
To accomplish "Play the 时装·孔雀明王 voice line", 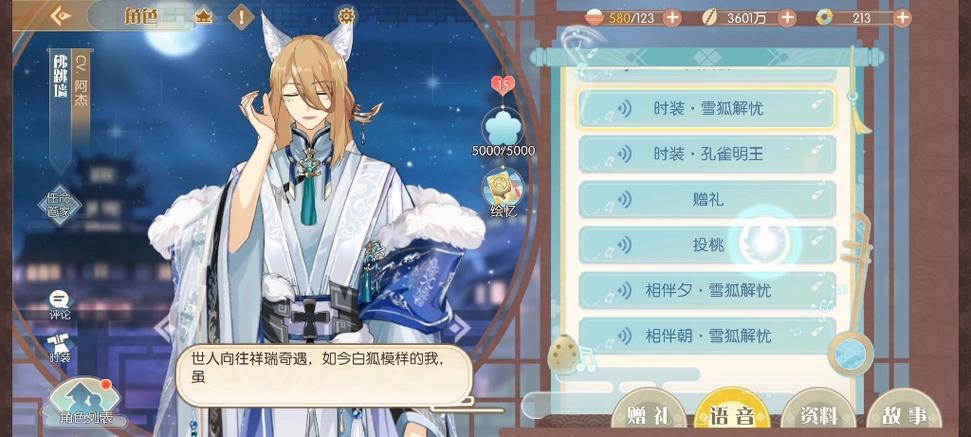I will (706, 154).
